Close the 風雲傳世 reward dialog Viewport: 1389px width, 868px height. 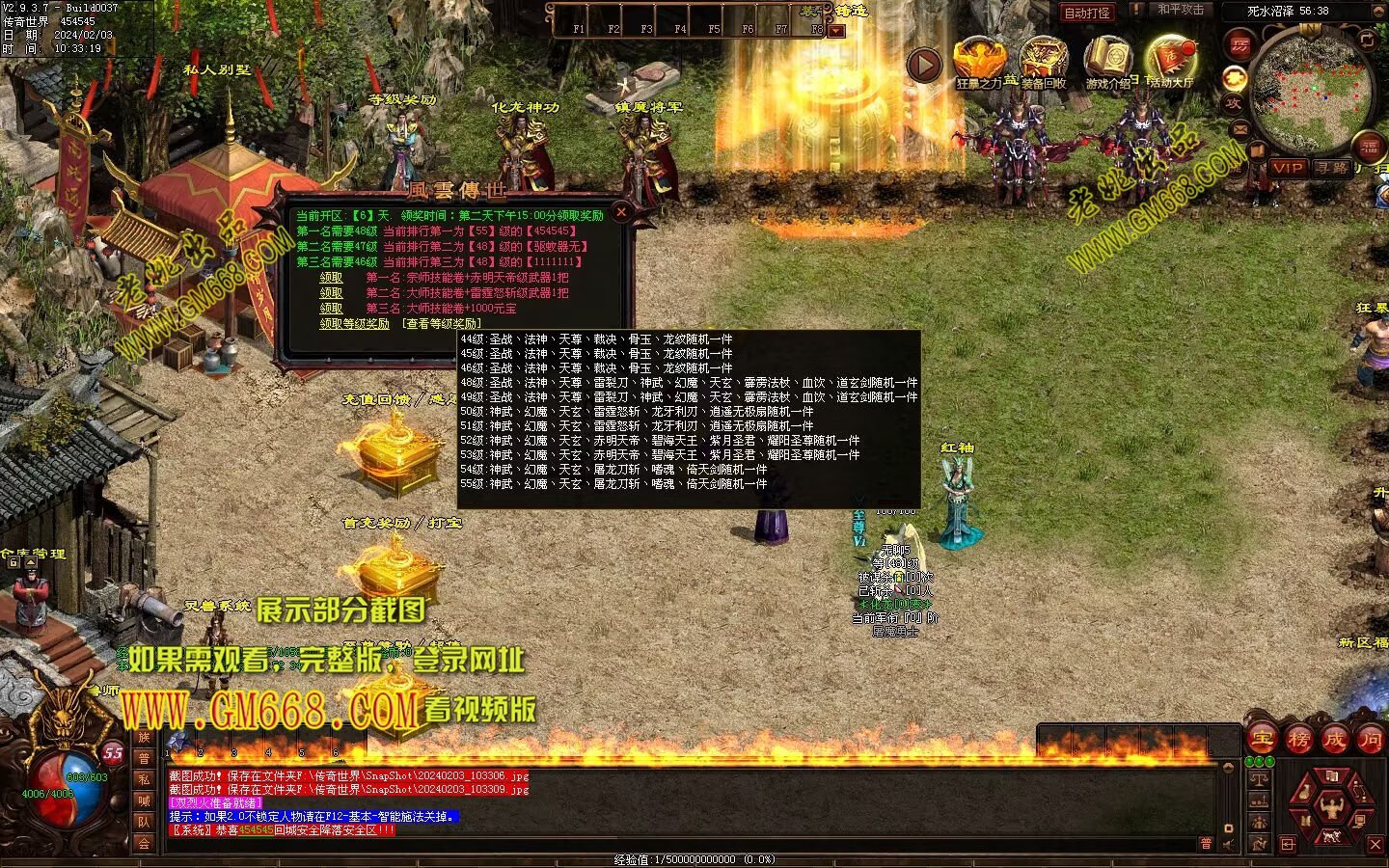tap(621, 212)
